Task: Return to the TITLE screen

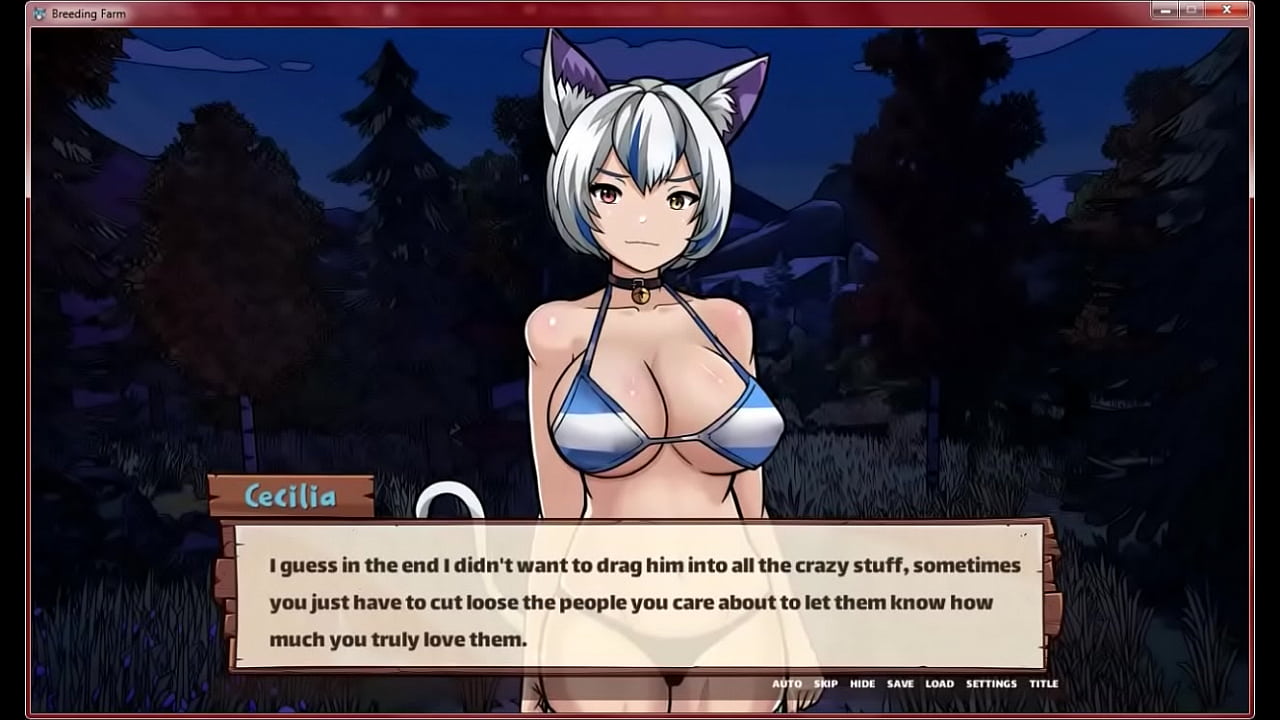Action: pyautogui.click(x=1043, y=684)
